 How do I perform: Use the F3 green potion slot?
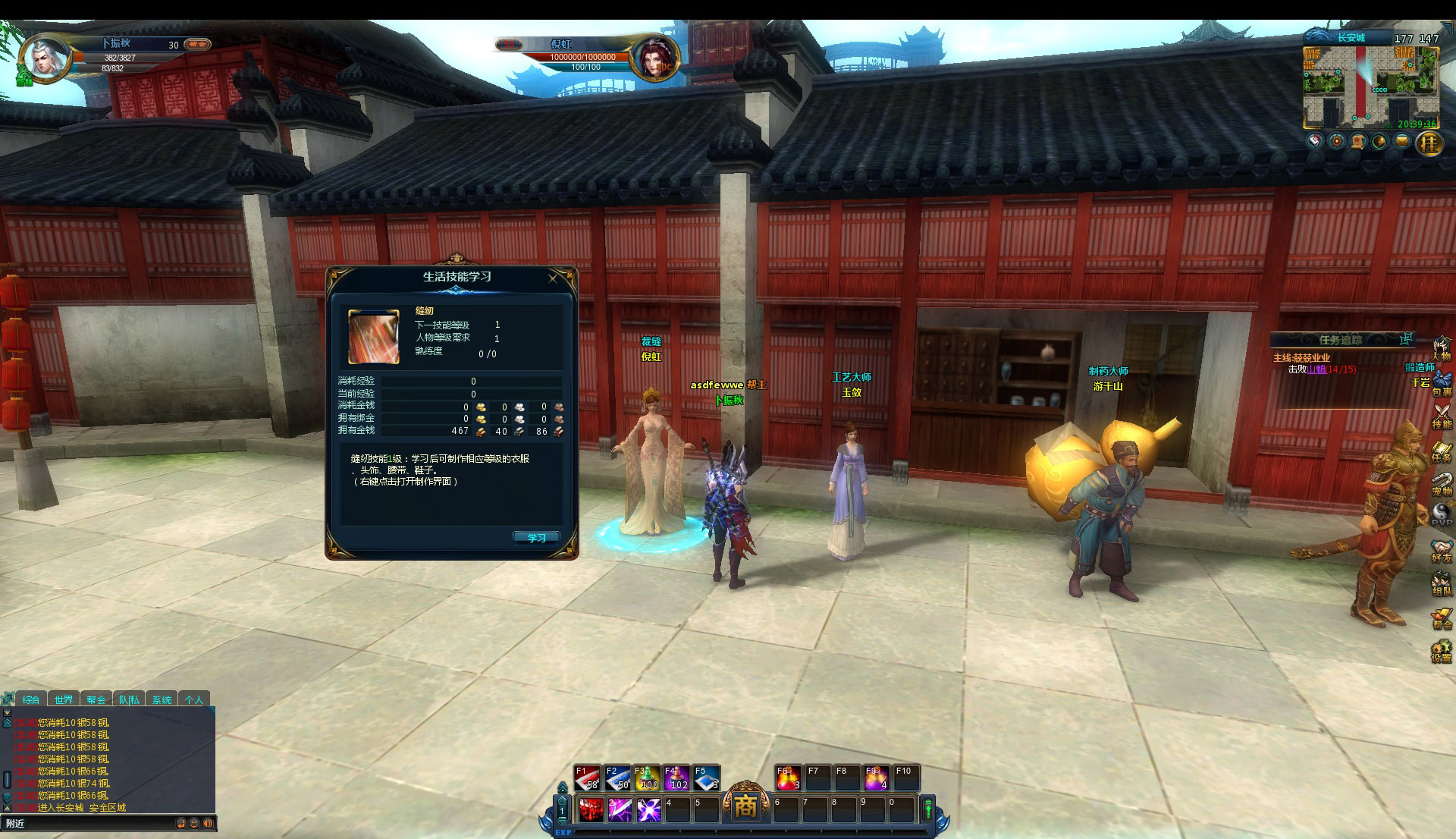click(647, 778)
